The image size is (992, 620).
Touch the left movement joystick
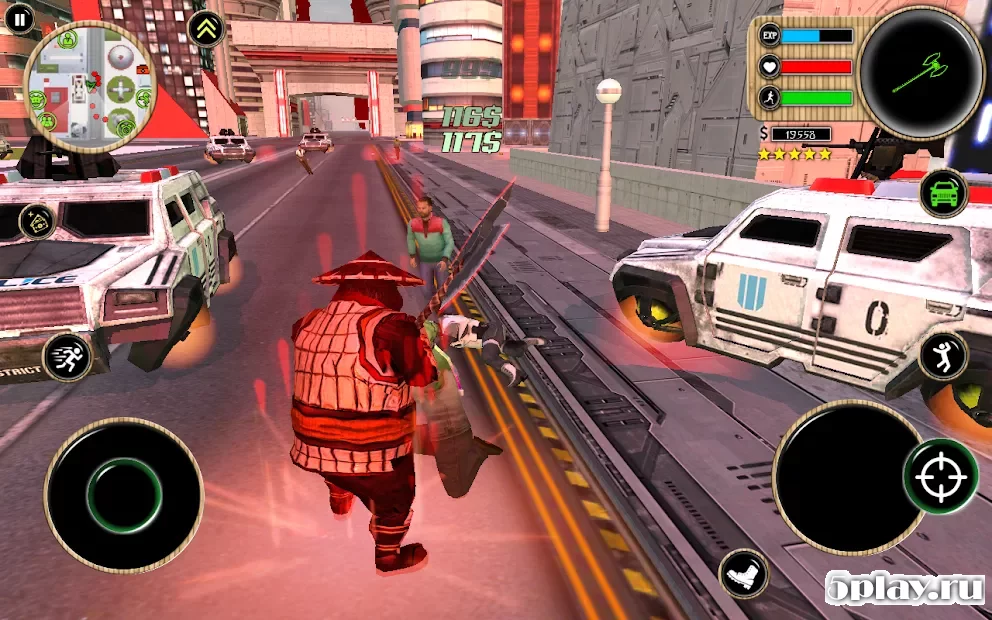click(123, 495)
